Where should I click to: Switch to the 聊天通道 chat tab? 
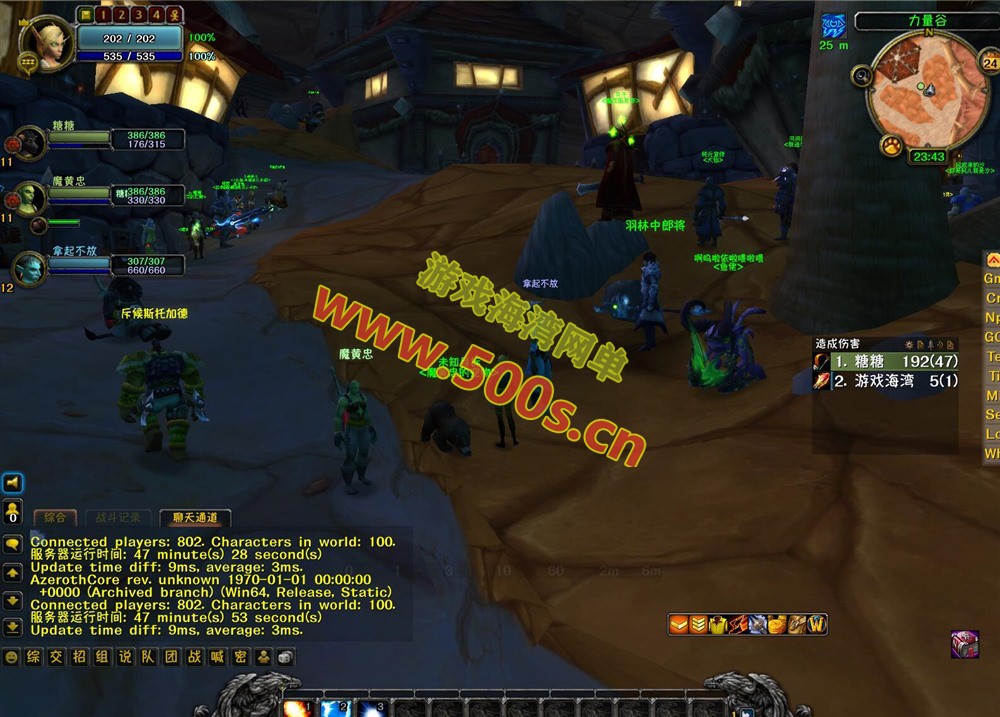(194, 518)
